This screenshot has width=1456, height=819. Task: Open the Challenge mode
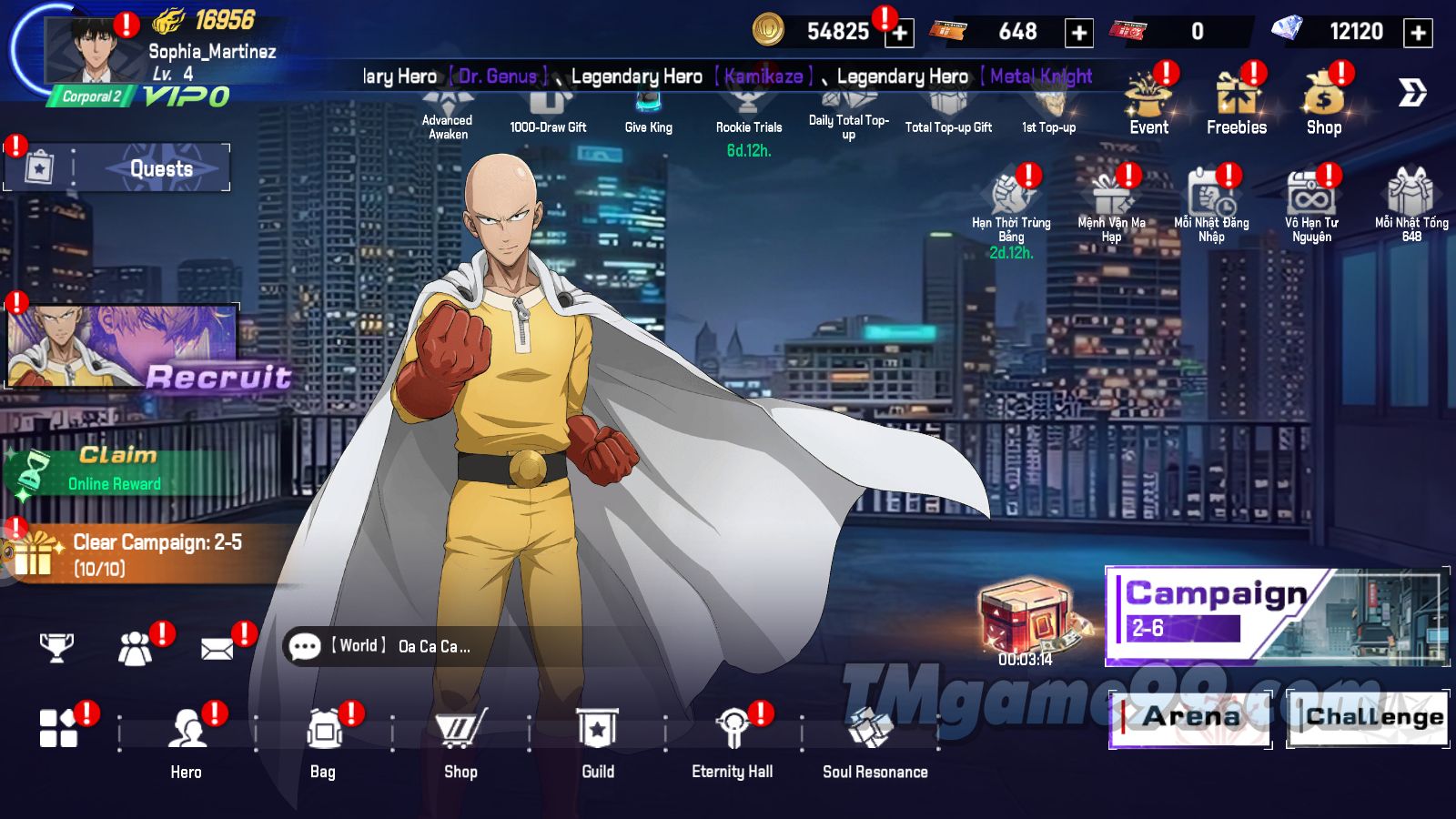(x=1368, y=717)
